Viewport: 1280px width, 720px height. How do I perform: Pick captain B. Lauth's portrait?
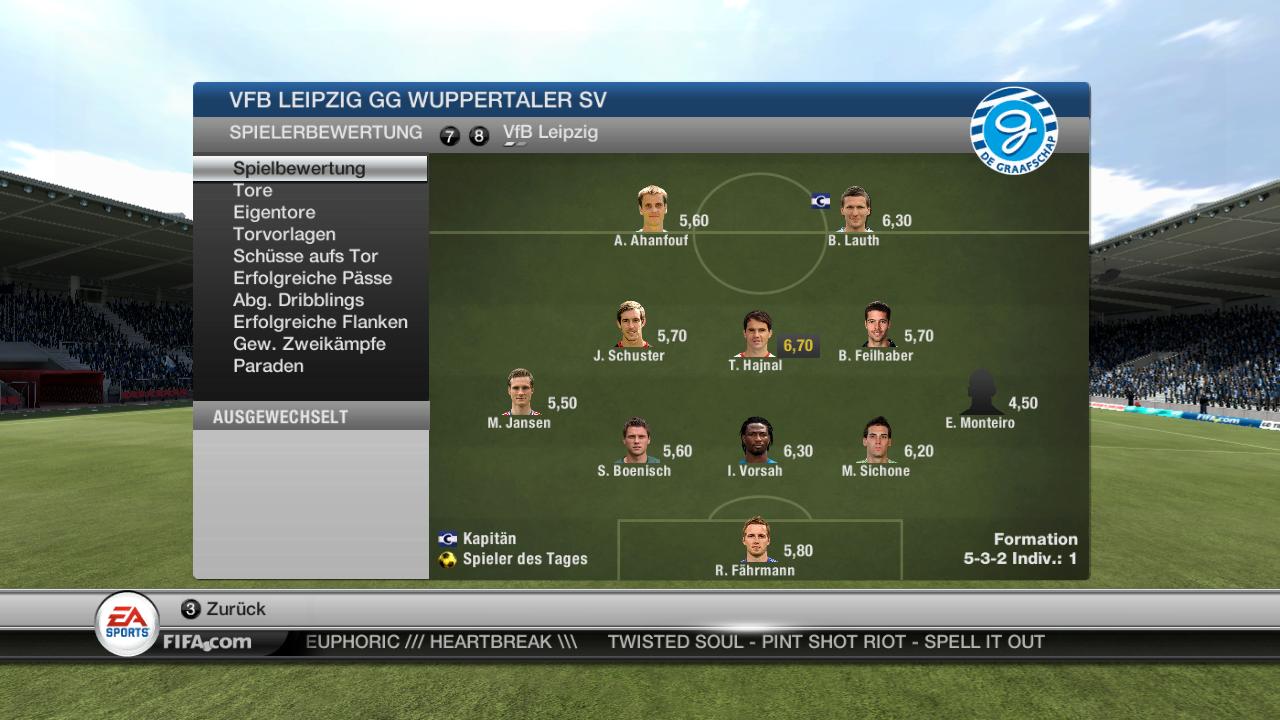(x=855, y=210)
